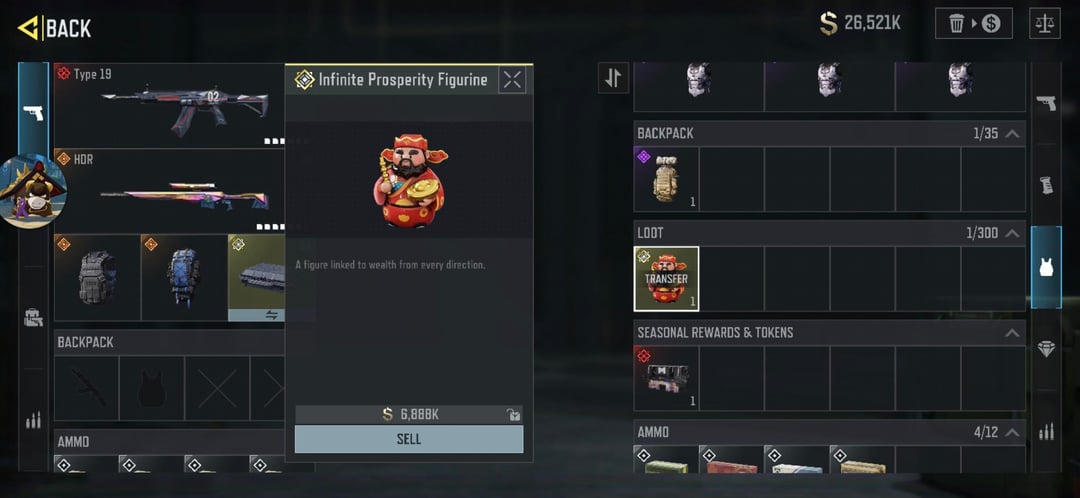This screenshot has height=498, width=1080.
Task: Collapse the Seasonal Rewards & Tokens section
Action: [x=1012, y=332]
